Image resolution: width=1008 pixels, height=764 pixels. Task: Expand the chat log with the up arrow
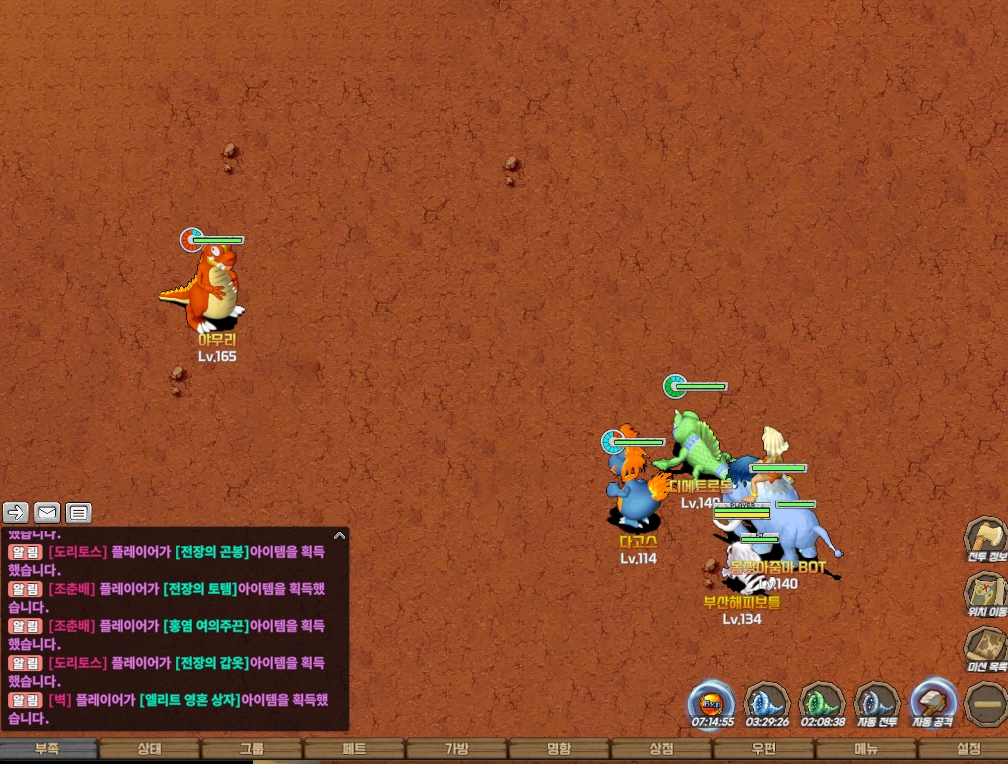(x=339, y=536)
